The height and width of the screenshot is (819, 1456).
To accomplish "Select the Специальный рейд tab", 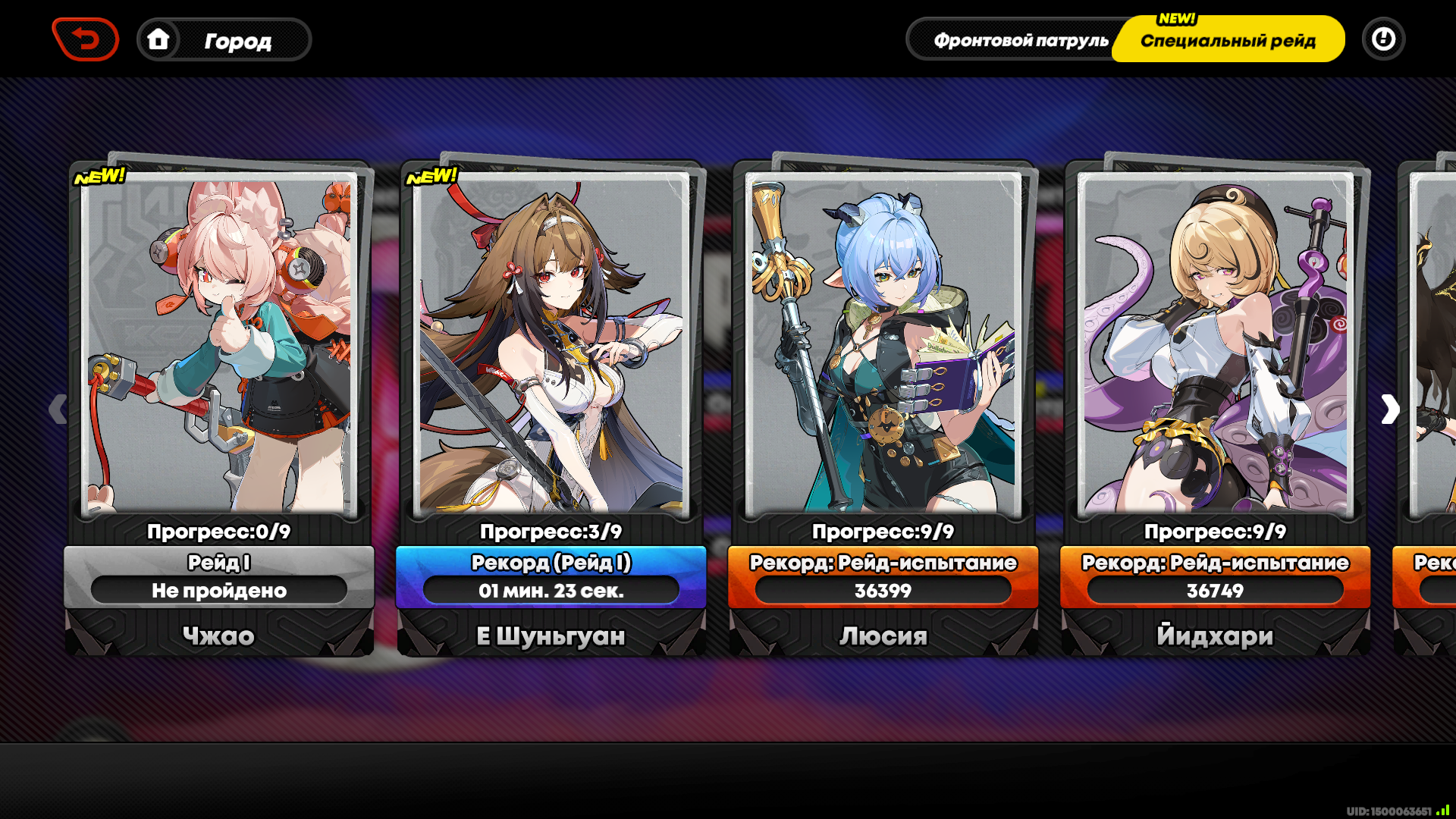I will click(1228, 40).
